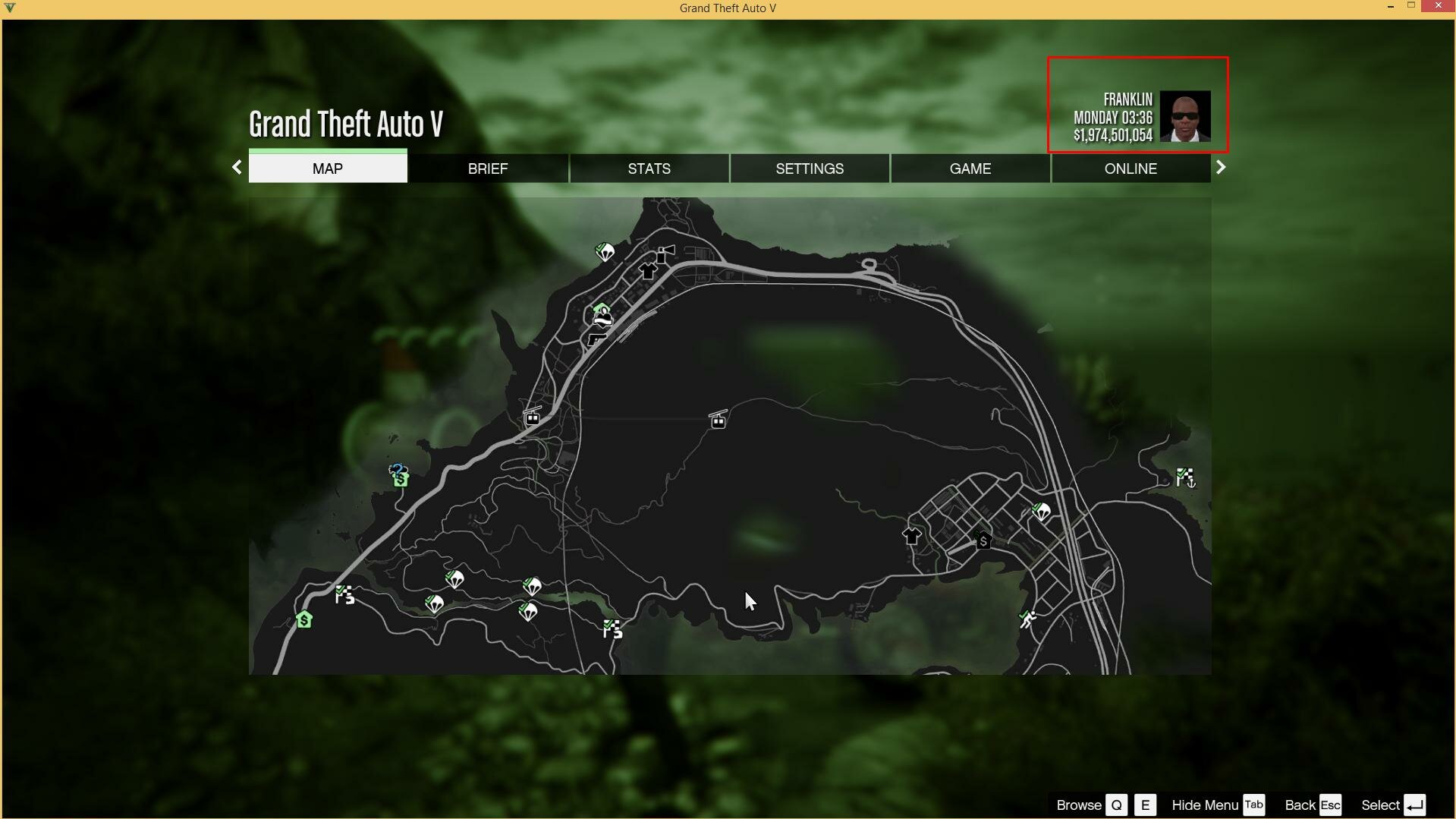Select the MAP tab
Screen dimensions: 1456x819
click(328, 169)
